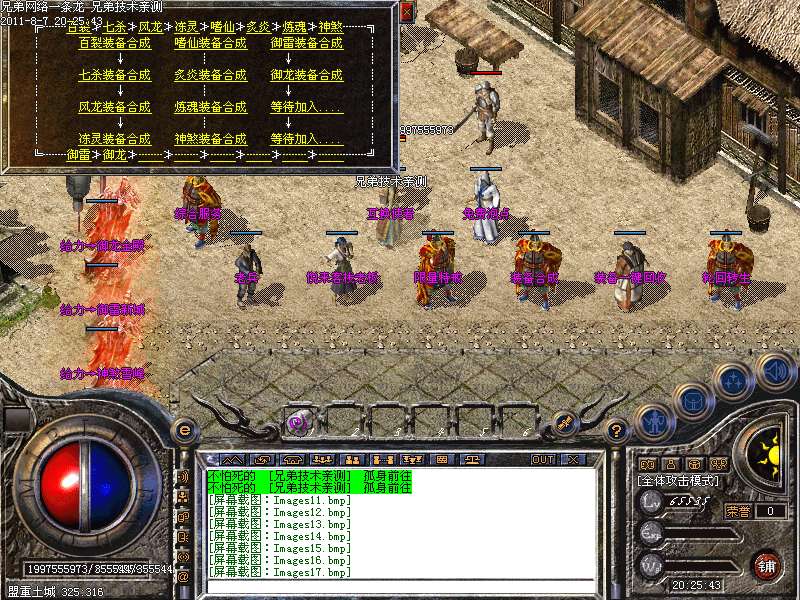This screenshot has height=600, width=800.
Task: Choose 御龙装备合成 link
Action: pos(306,75)
